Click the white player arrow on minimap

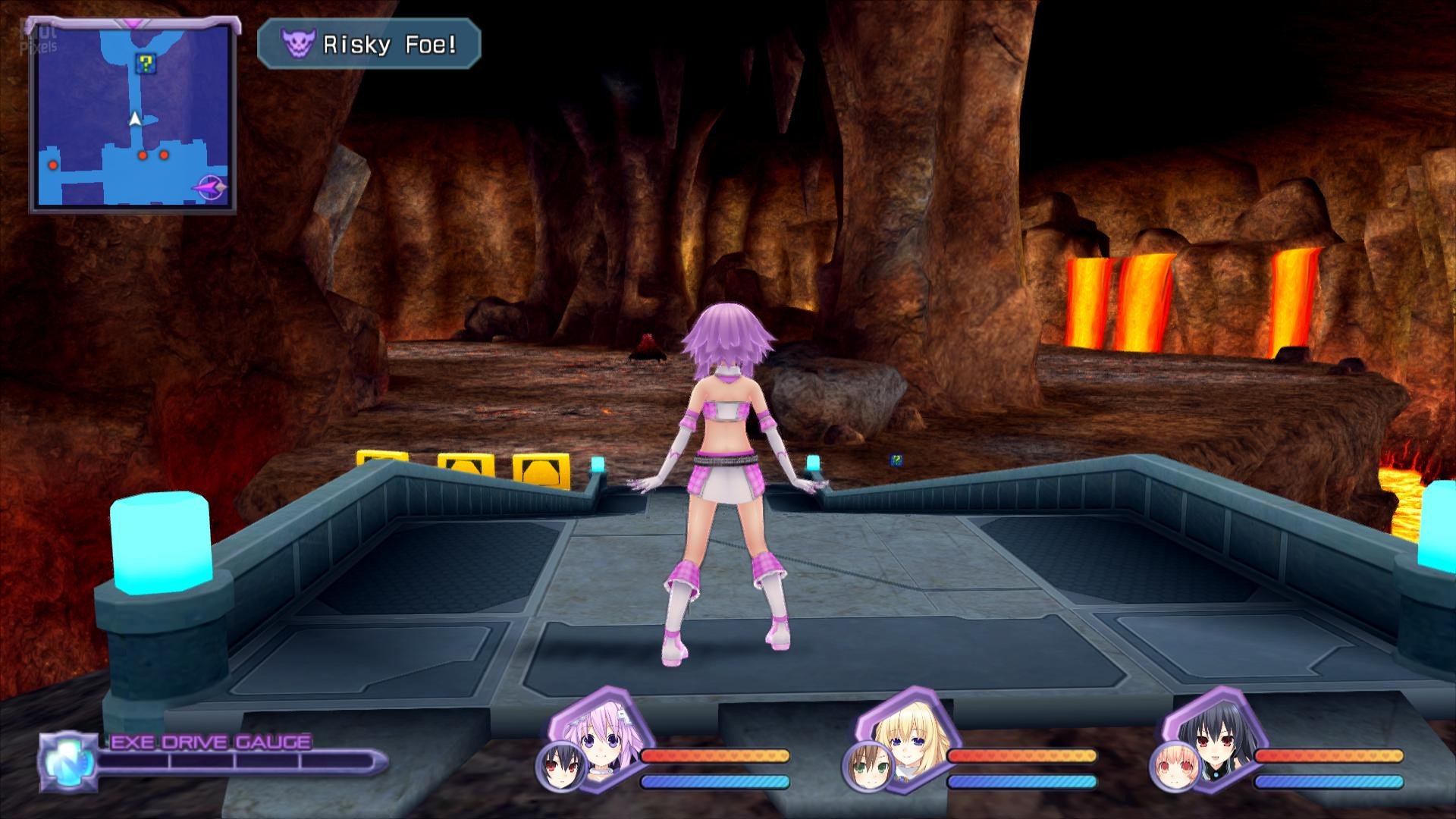coord(135,119)
